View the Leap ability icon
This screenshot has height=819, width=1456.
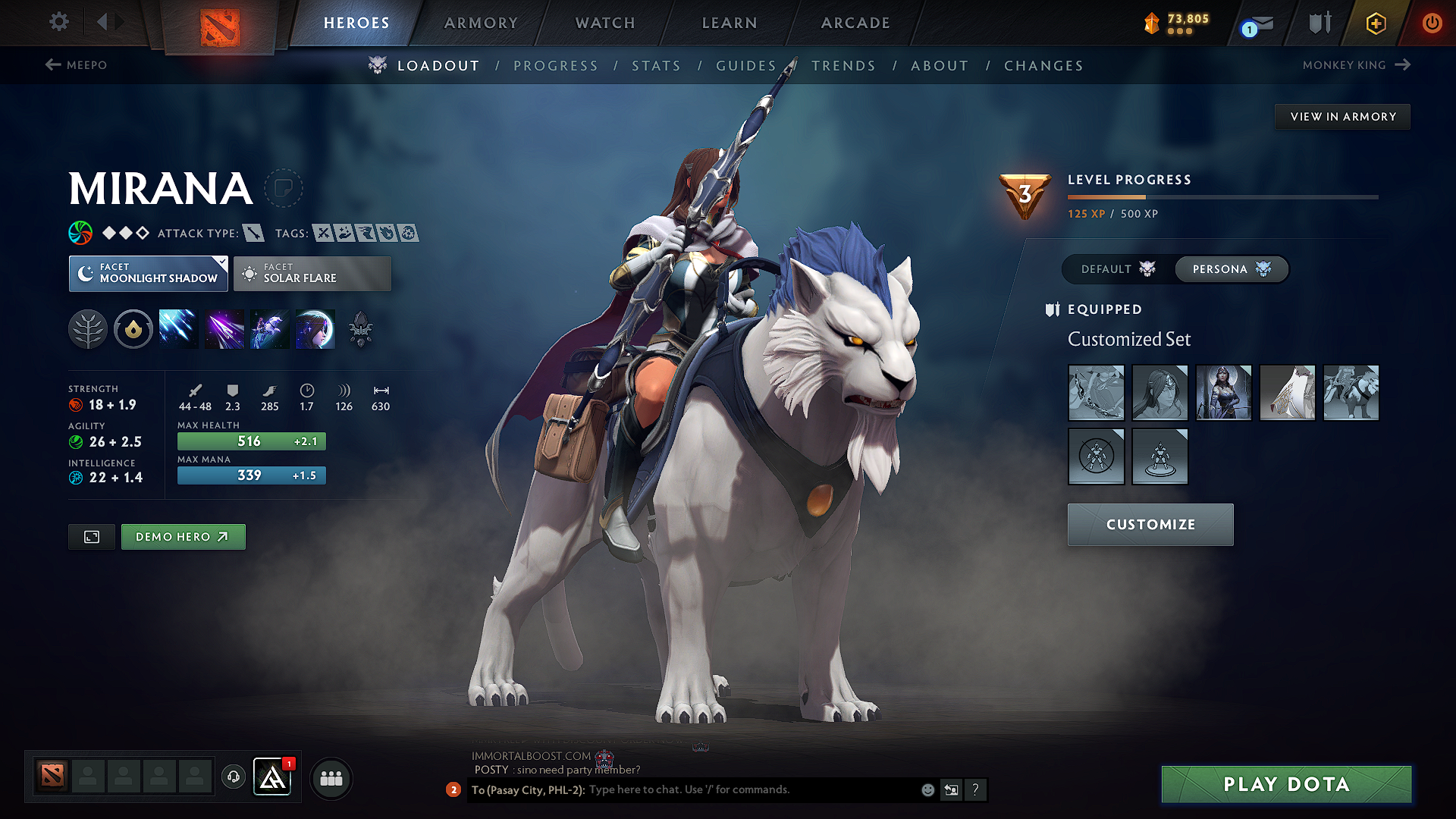coord(269,328)
